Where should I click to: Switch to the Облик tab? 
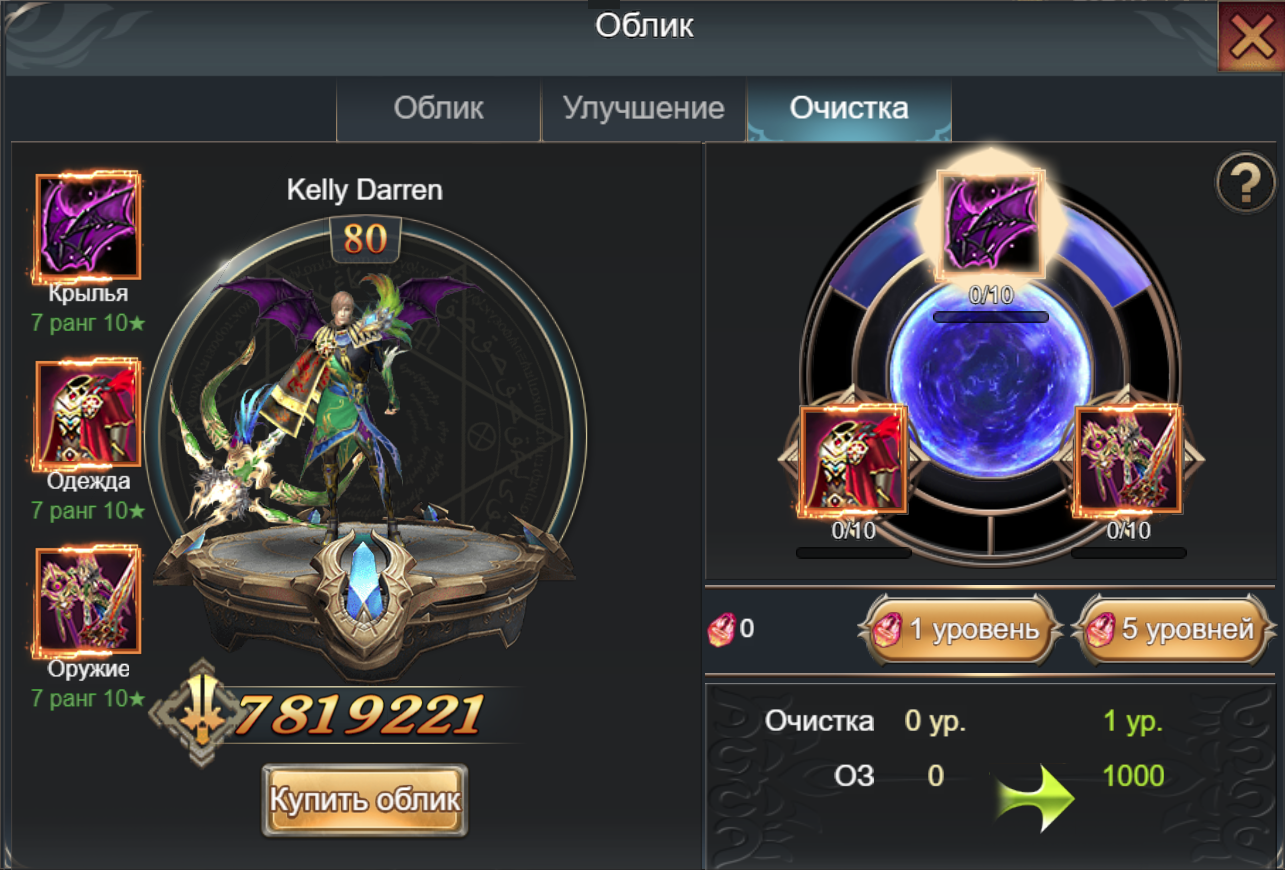pos(438,109)
